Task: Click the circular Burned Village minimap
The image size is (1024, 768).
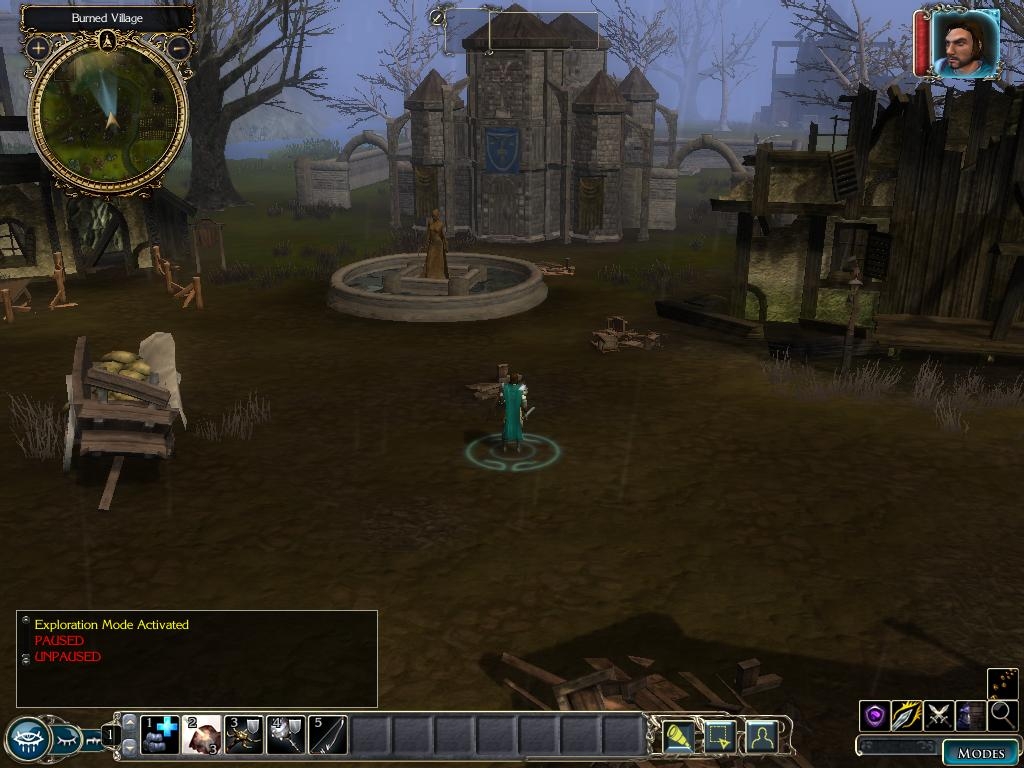Action: pos(109,117)
